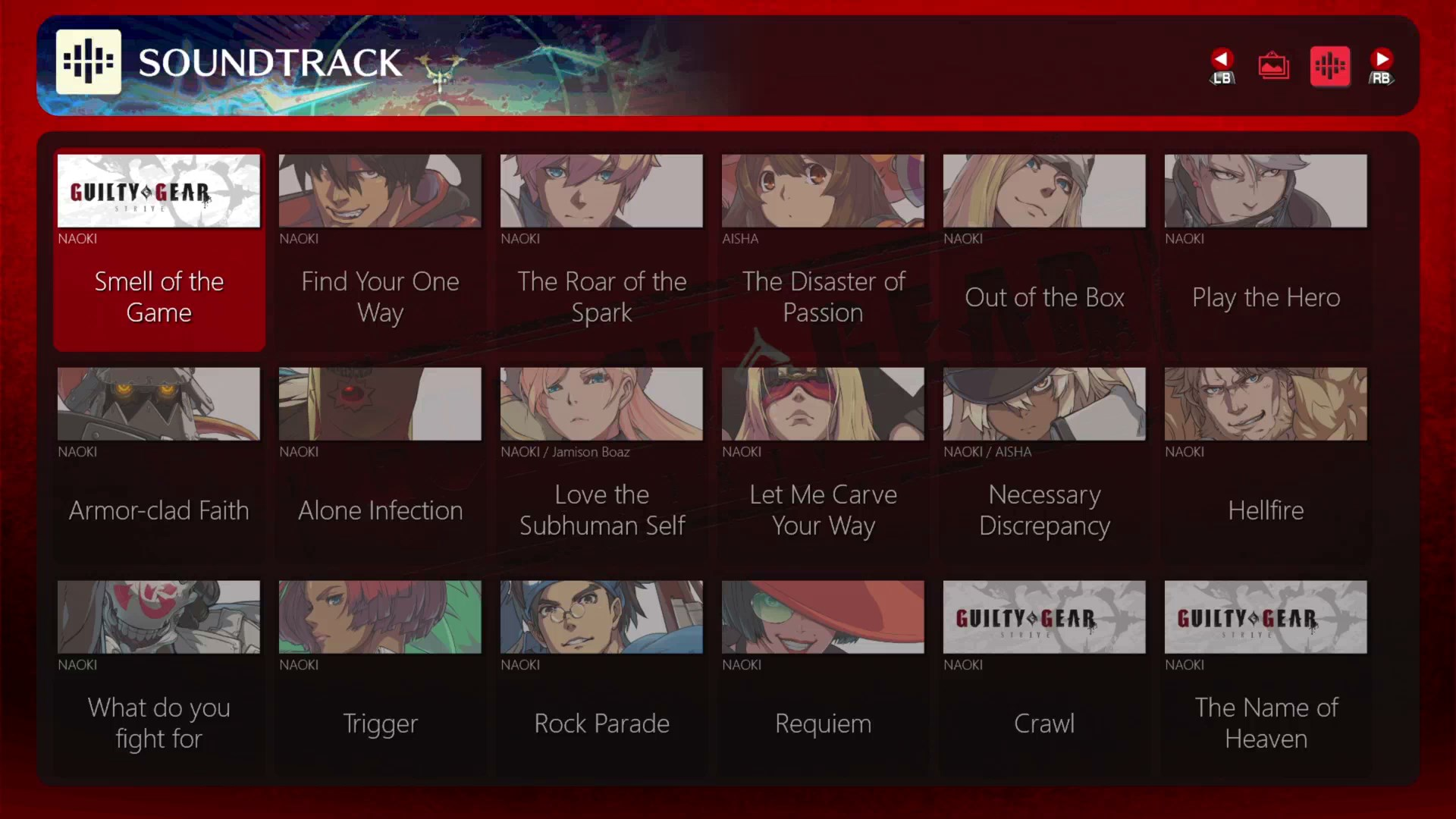Select the Hellfire track
This screenshot has height=819, width=1456.
pos(1266,463)
